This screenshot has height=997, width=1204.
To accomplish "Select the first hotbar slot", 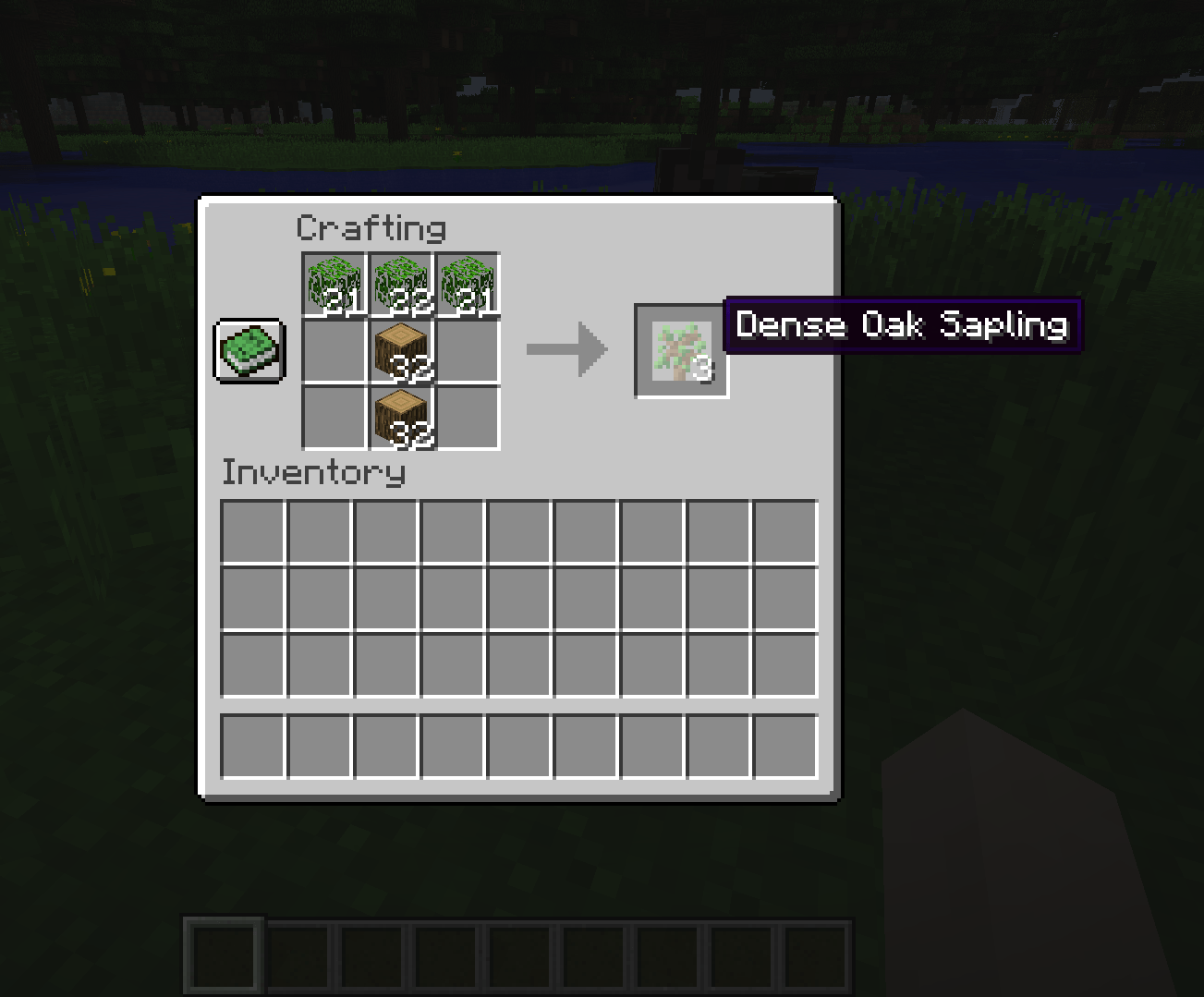I will point(222,956).
